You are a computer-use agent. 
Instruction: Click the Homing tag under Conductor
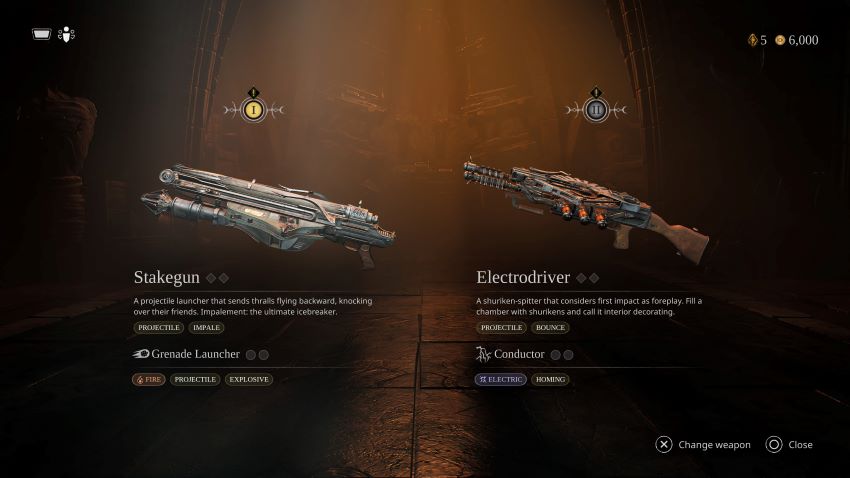click(549, 380)
